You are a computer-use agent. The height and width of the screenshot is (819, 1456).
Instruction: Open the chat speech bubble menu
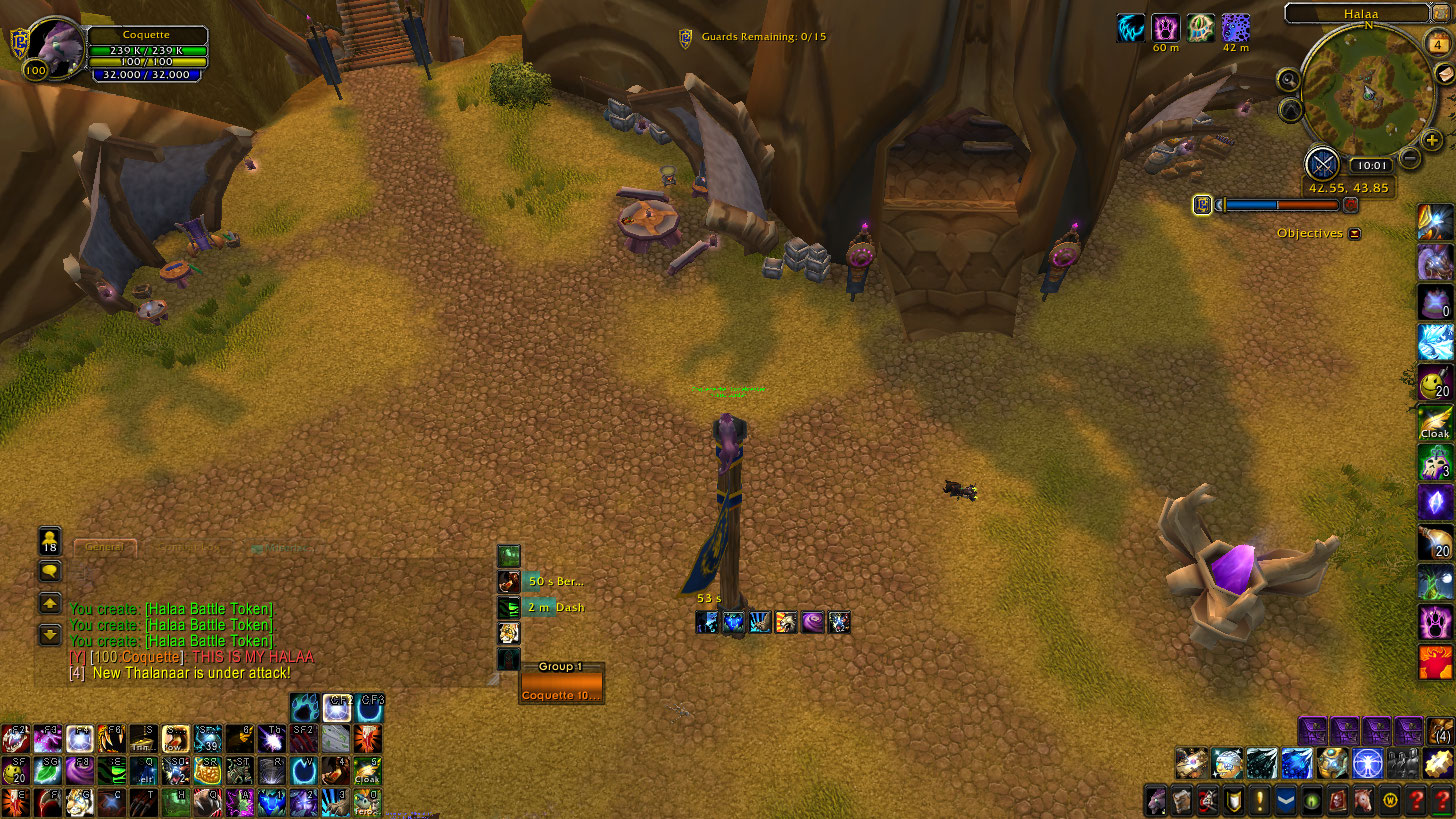click(50, 571)
